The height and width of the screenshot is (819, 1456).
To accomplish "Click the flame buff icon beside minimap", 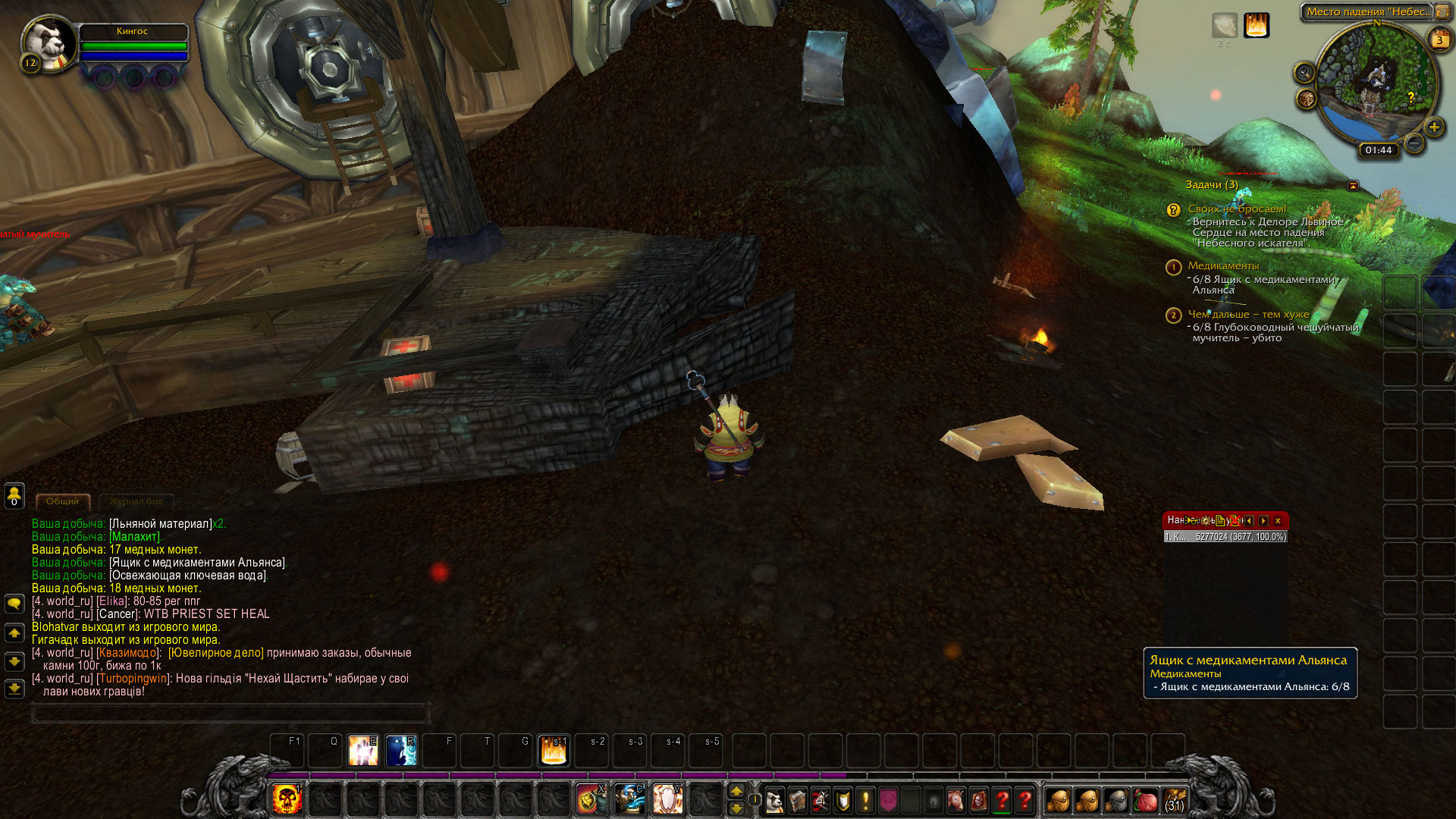I will click(x=1256, y=25).
